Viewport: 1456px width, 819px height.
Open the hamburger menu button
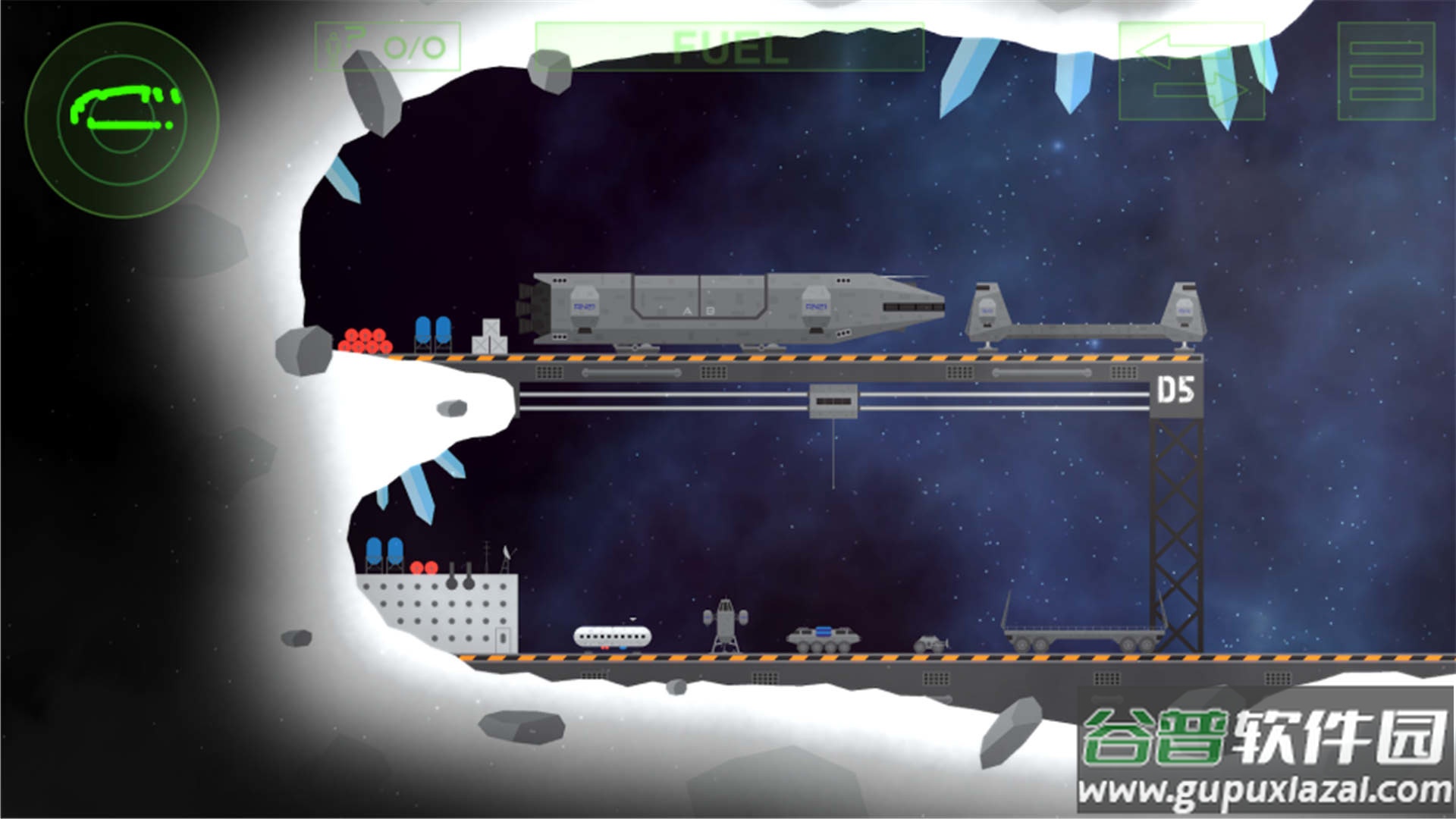tap(1385, 71)
